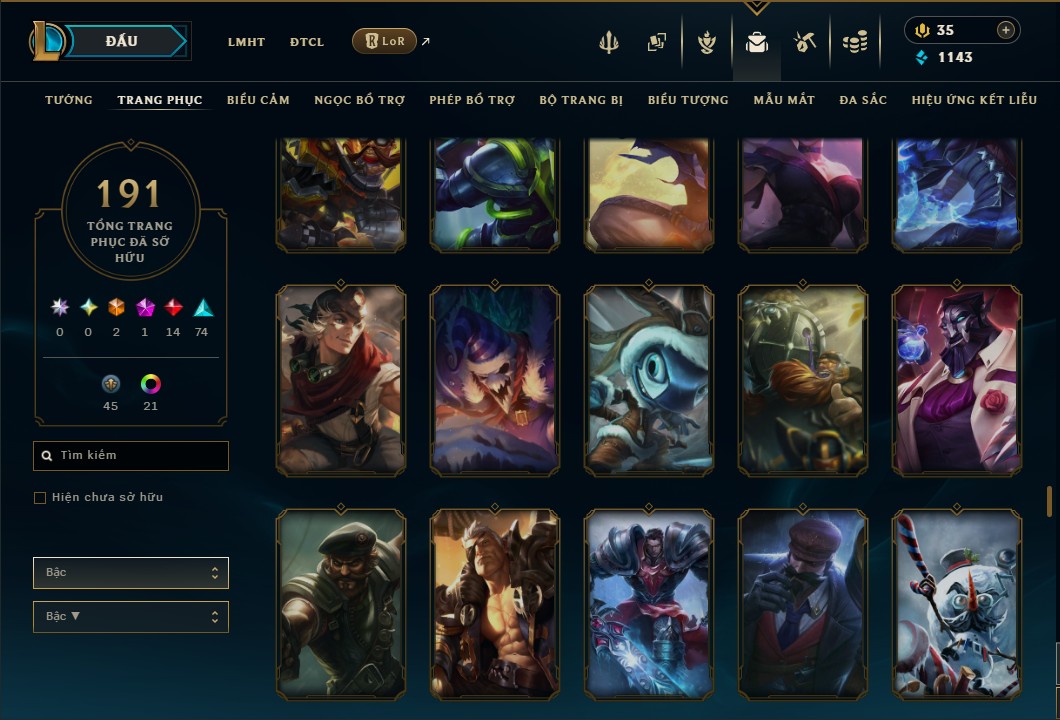The height and width of the screenshot is (720, 1060).
Task: Switch to the TƯỚNG tab
Action: pyautogui.click(x=69, y=100)
